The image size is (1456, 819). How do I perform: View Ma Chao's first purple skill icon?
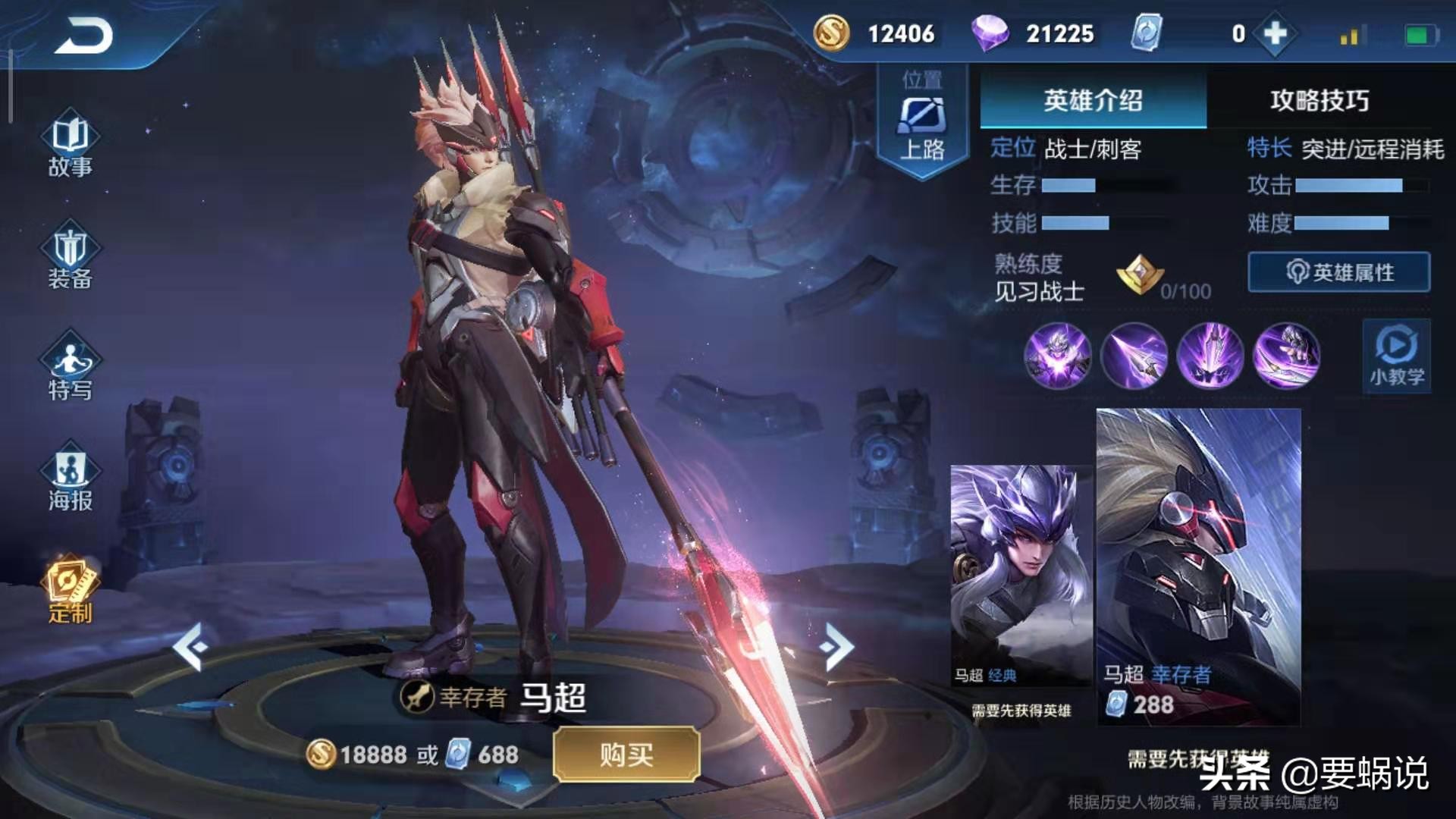[x=1056, y=356]
